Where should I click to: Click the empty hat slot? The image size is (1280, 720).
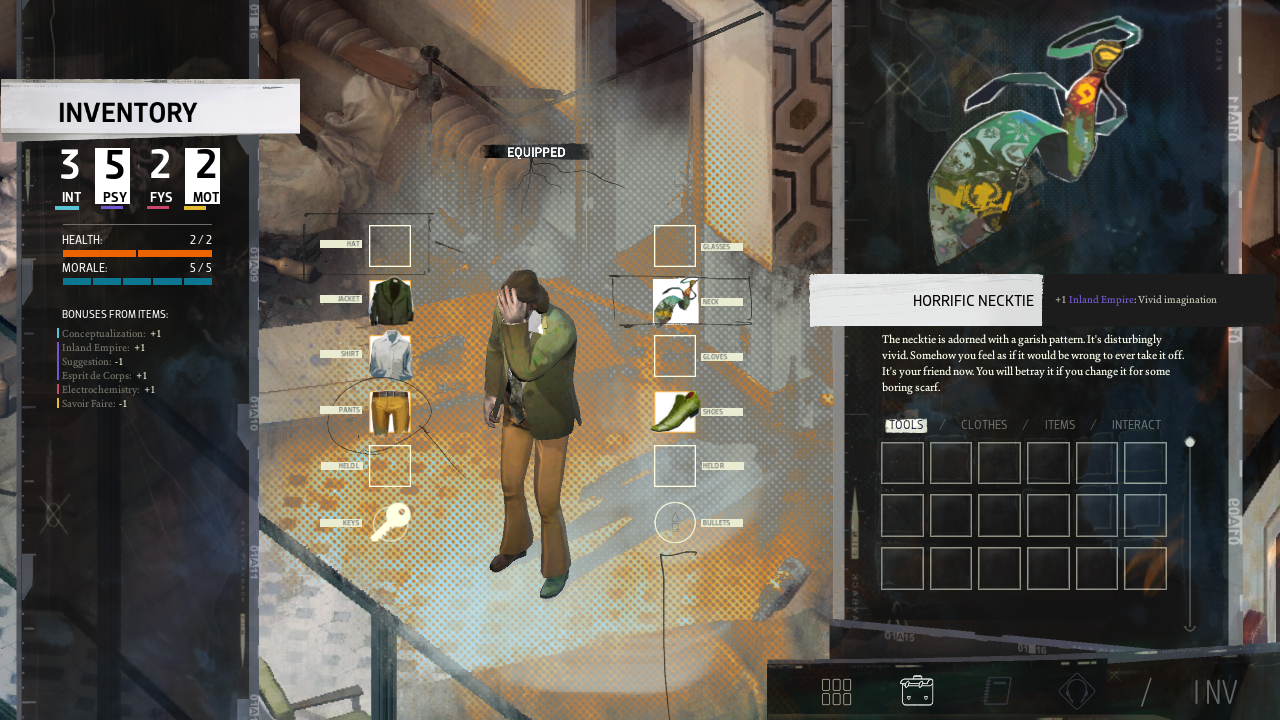(x=390, y=246)
